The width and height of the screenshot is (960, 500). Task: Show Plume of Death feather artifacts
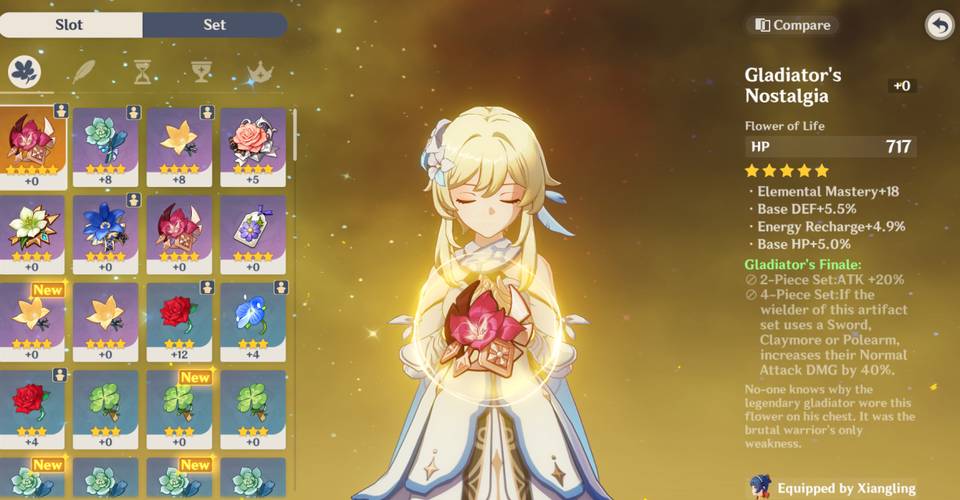tap(84, 72)
